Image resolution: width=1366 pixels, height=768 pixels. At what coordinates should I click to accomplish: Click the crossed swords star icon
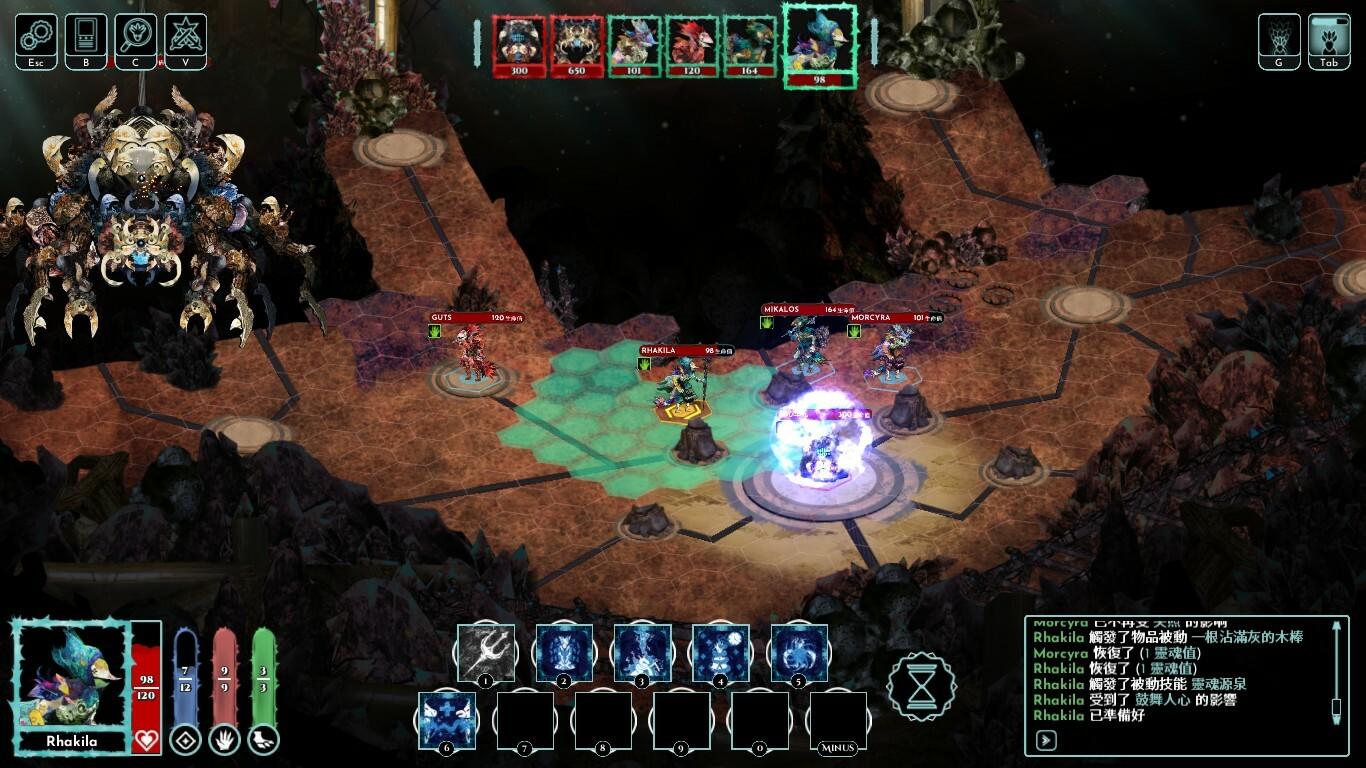point(185,36)
